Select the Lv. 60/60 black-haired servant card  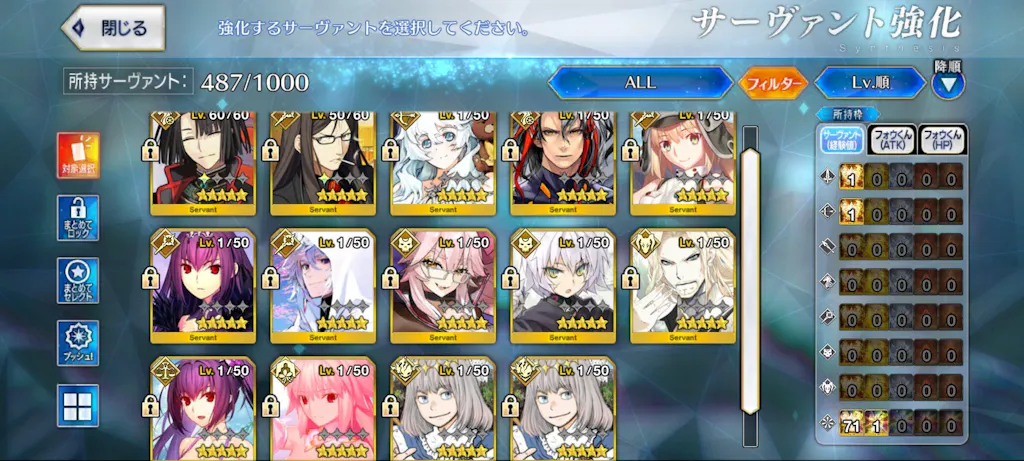204,162
